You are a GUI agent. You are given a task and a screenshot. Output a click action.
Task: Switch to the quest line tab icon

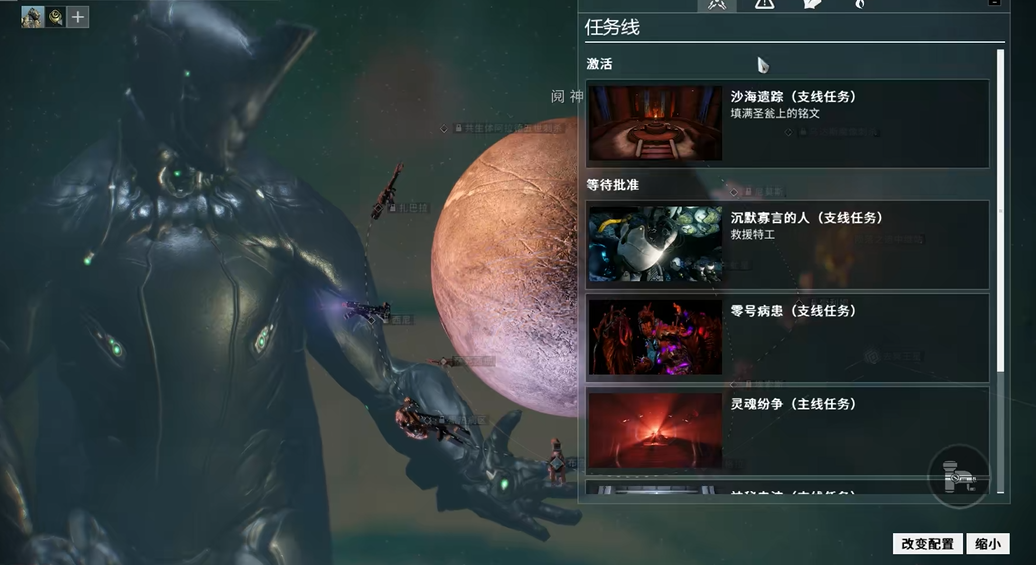pyautogui.click(x=716, y=4)
